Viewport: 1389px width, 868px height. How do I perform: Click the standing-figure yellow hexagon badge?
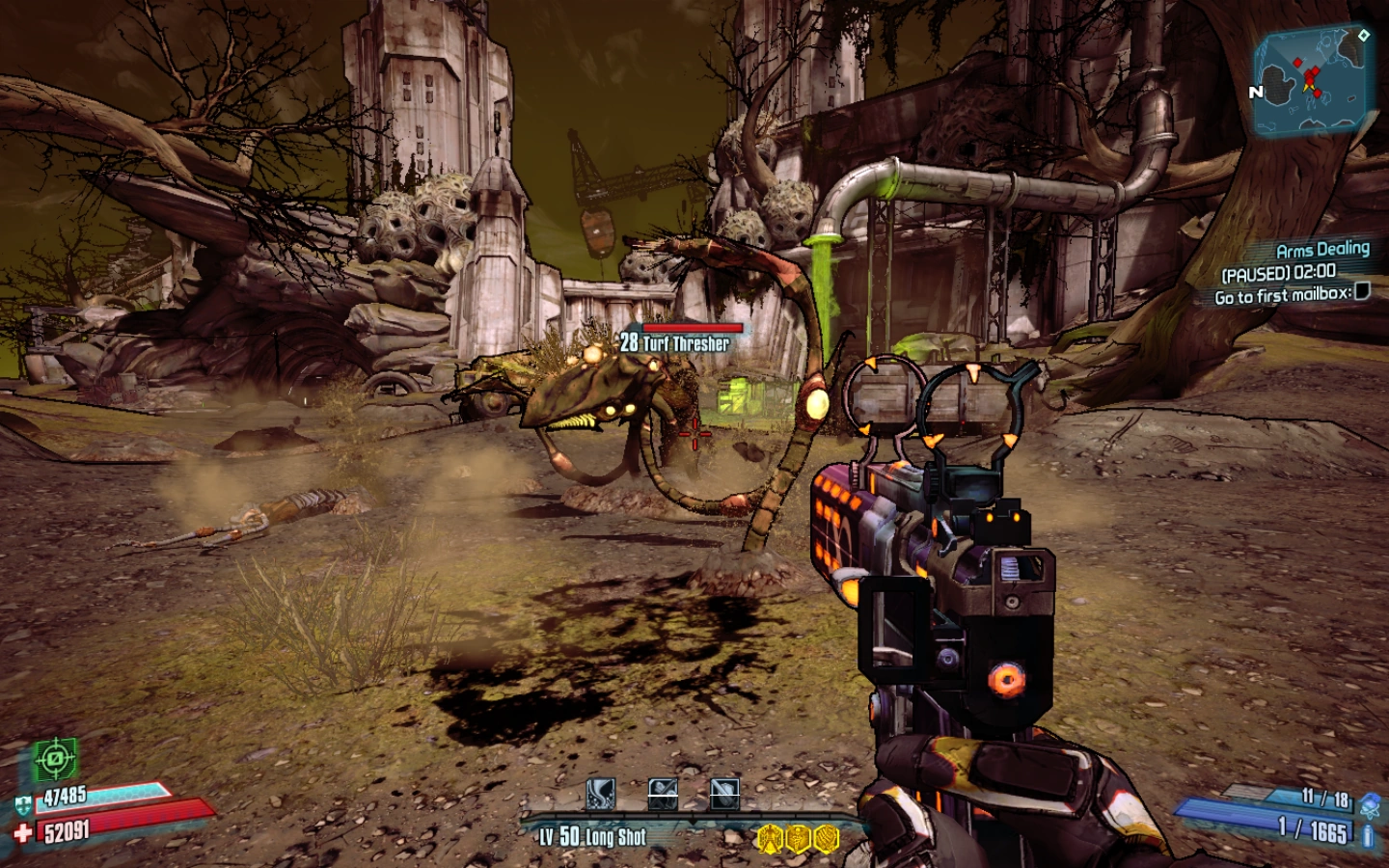pyautogui.click(x=769, y=838)
